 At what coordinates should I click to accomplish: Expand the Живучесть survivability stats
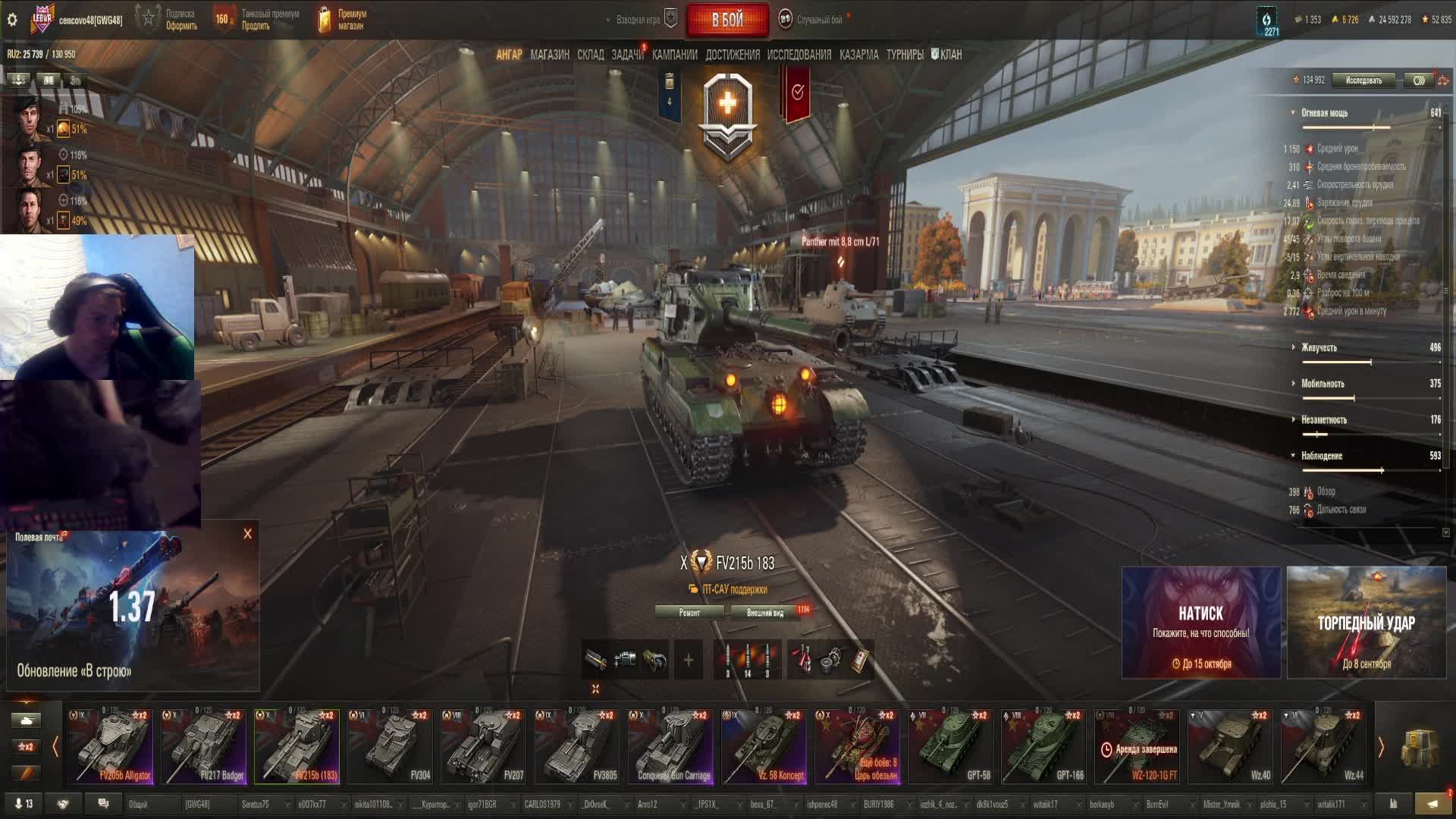tap(1319, 347)
